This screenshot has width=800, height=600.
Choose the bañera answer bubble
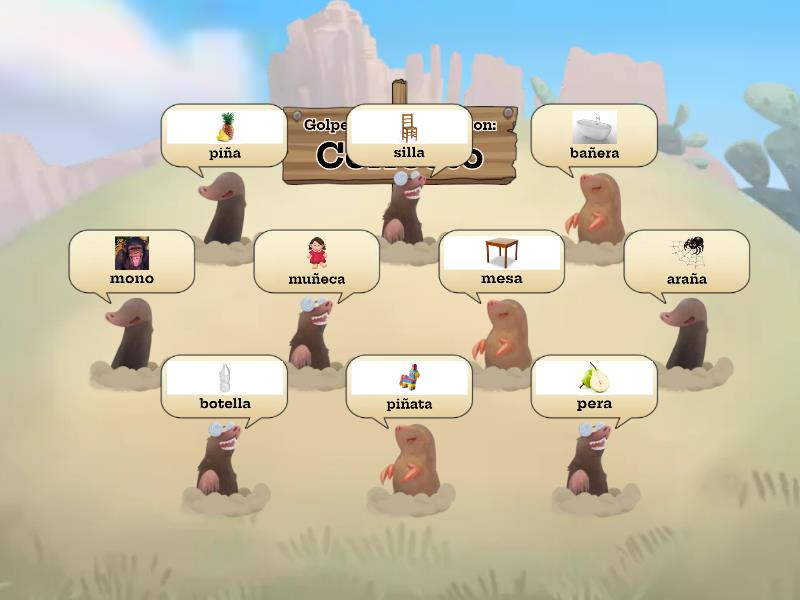click(x=594, y=136)
